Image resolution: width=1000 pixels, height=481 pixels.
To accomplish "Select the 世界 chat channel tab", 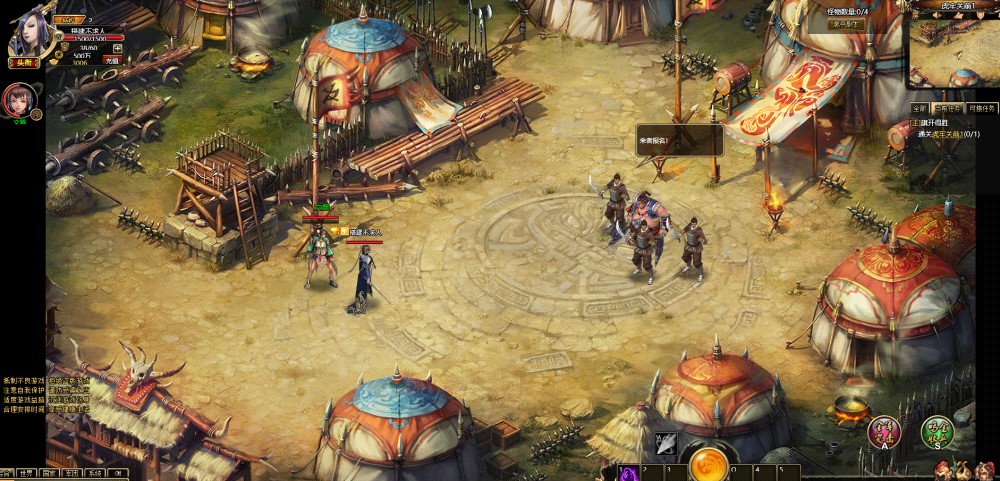I will (x=28, y=473).
